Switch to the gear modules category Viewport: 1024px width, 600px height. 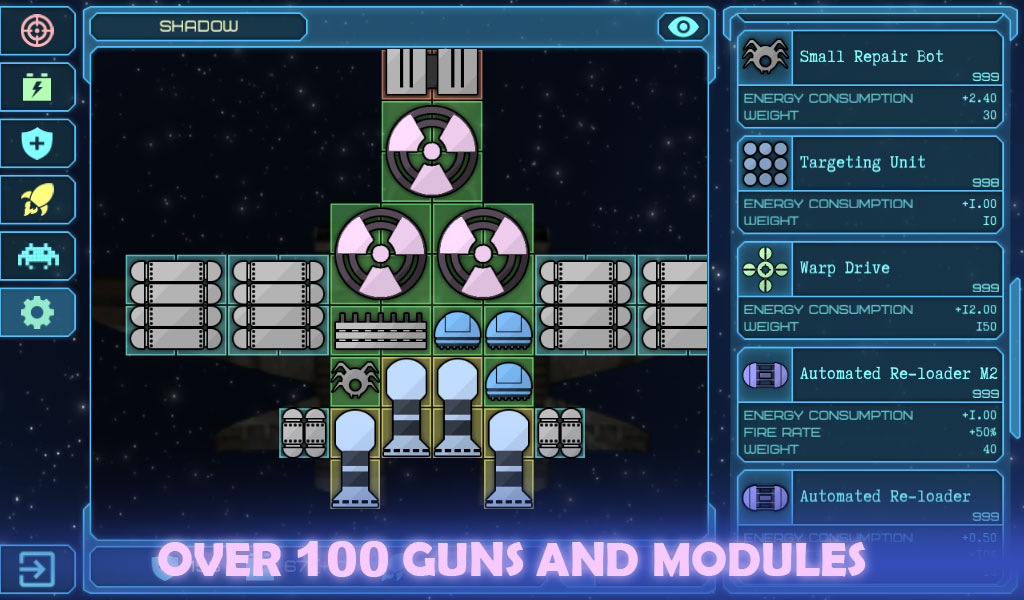pyautogui.click(x=38, y=312)
